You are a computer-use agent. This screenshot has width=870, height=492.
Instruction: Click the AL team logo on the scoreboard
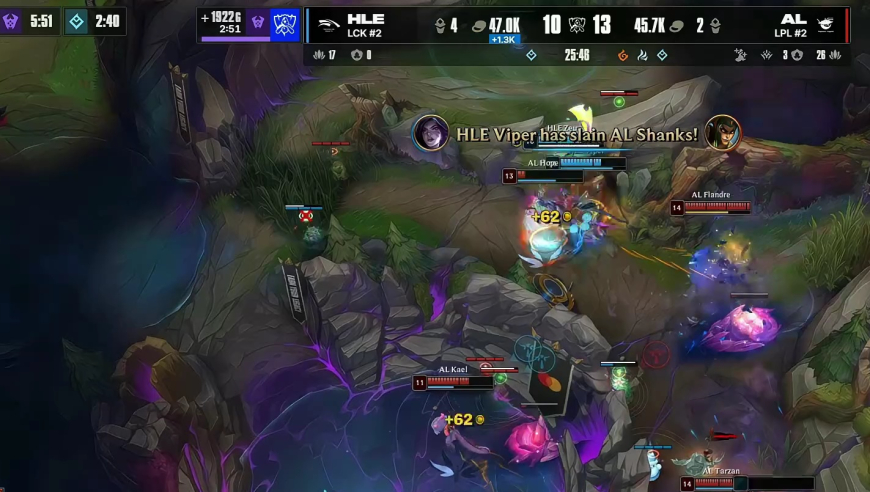pyautogui.click(x=825, y=24)
